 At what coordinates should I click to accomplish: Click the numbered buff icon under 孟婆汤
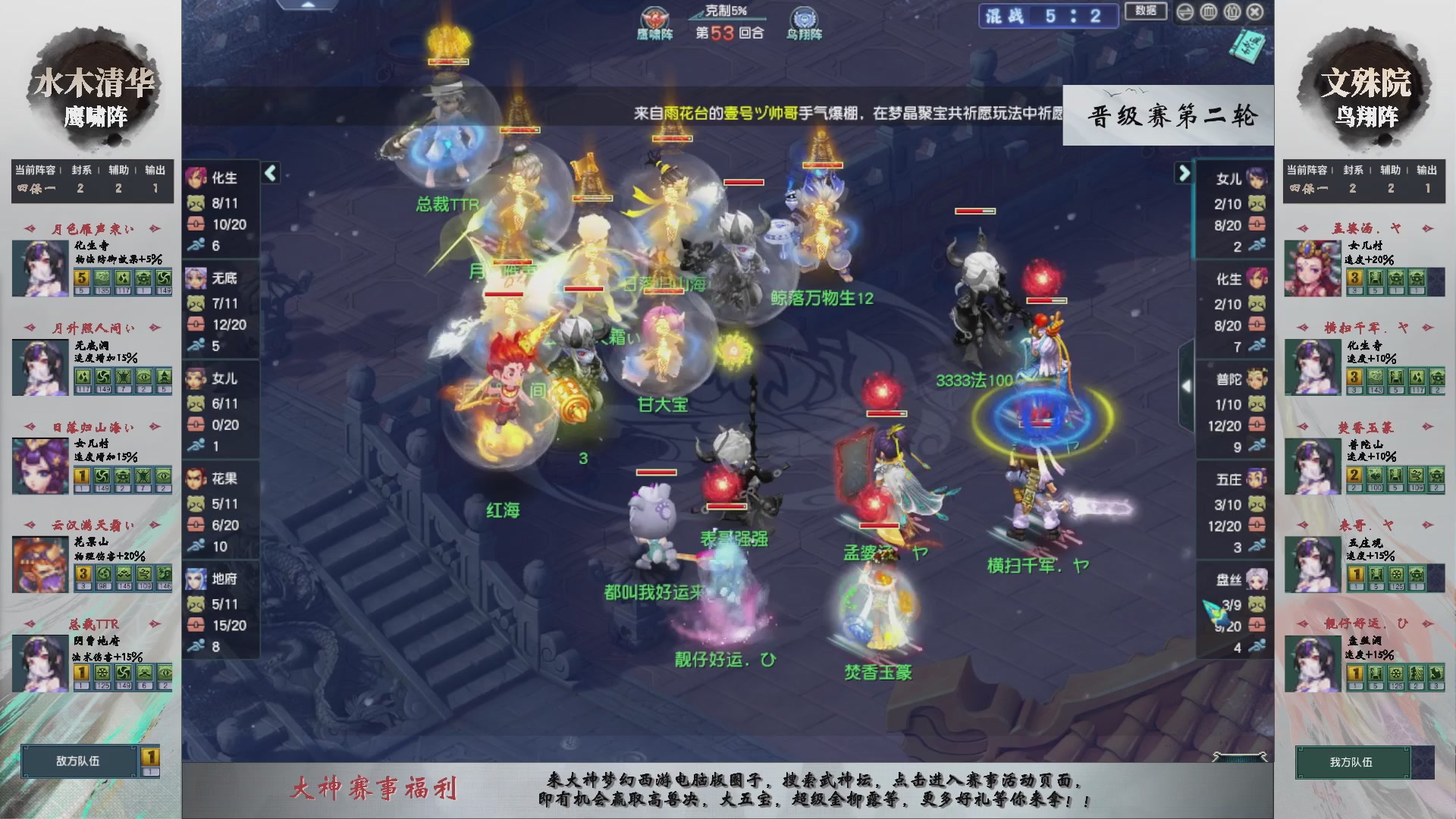point(1354,279)
